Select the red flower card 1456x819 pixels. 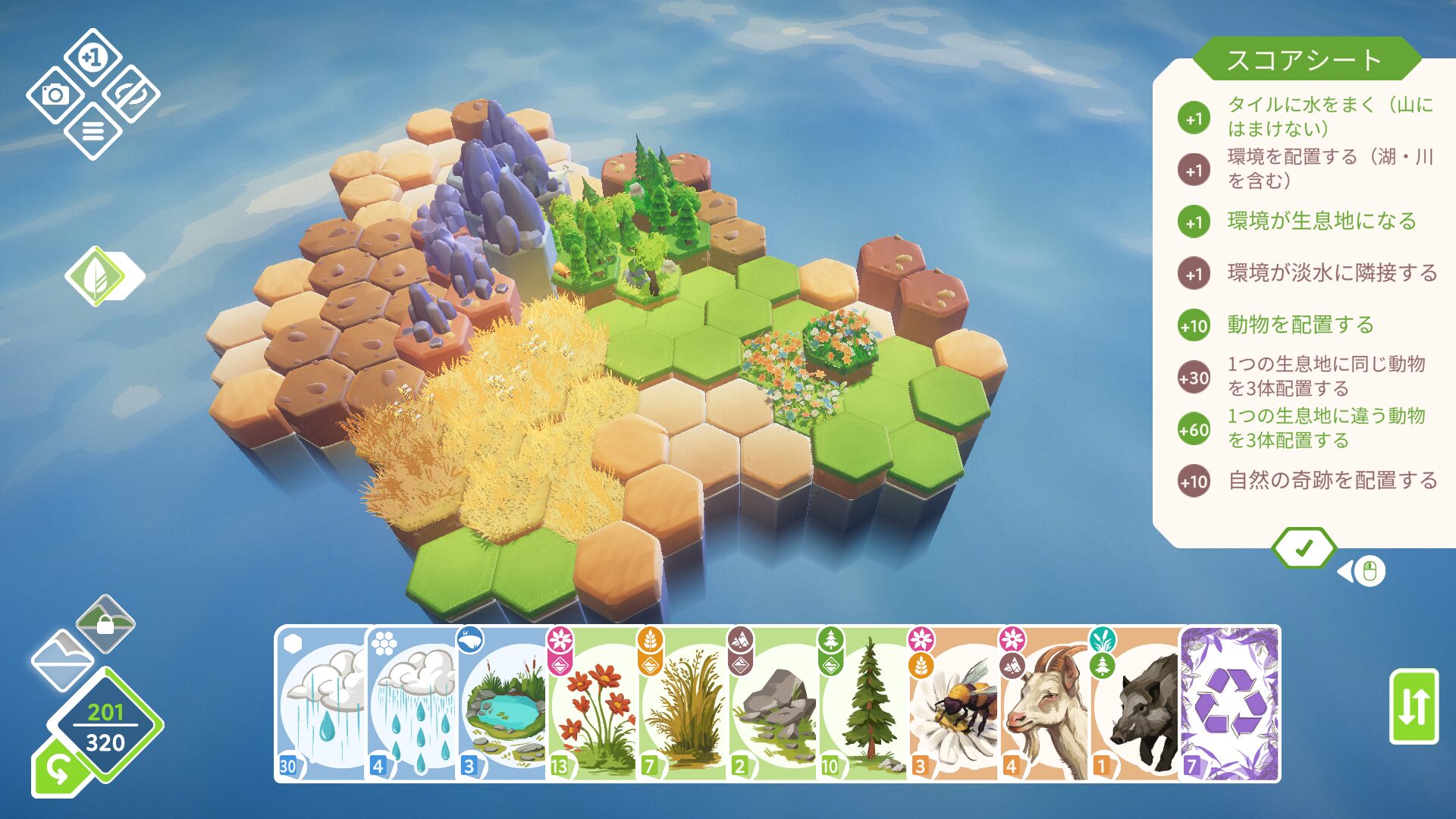click(594, 704)
